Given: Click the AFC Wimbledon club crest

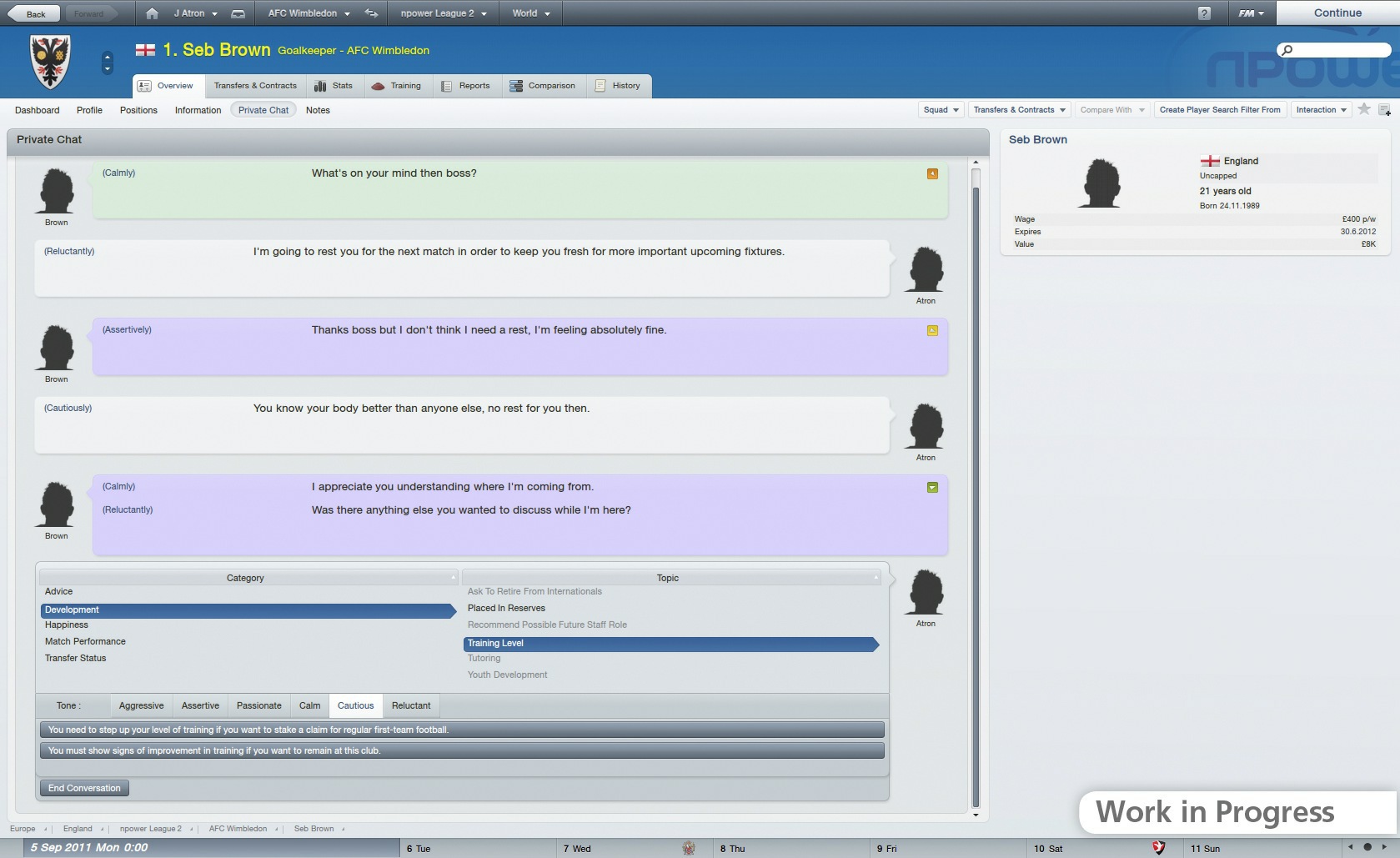Looking at the screenshot, I should click(x=52, y=62).
